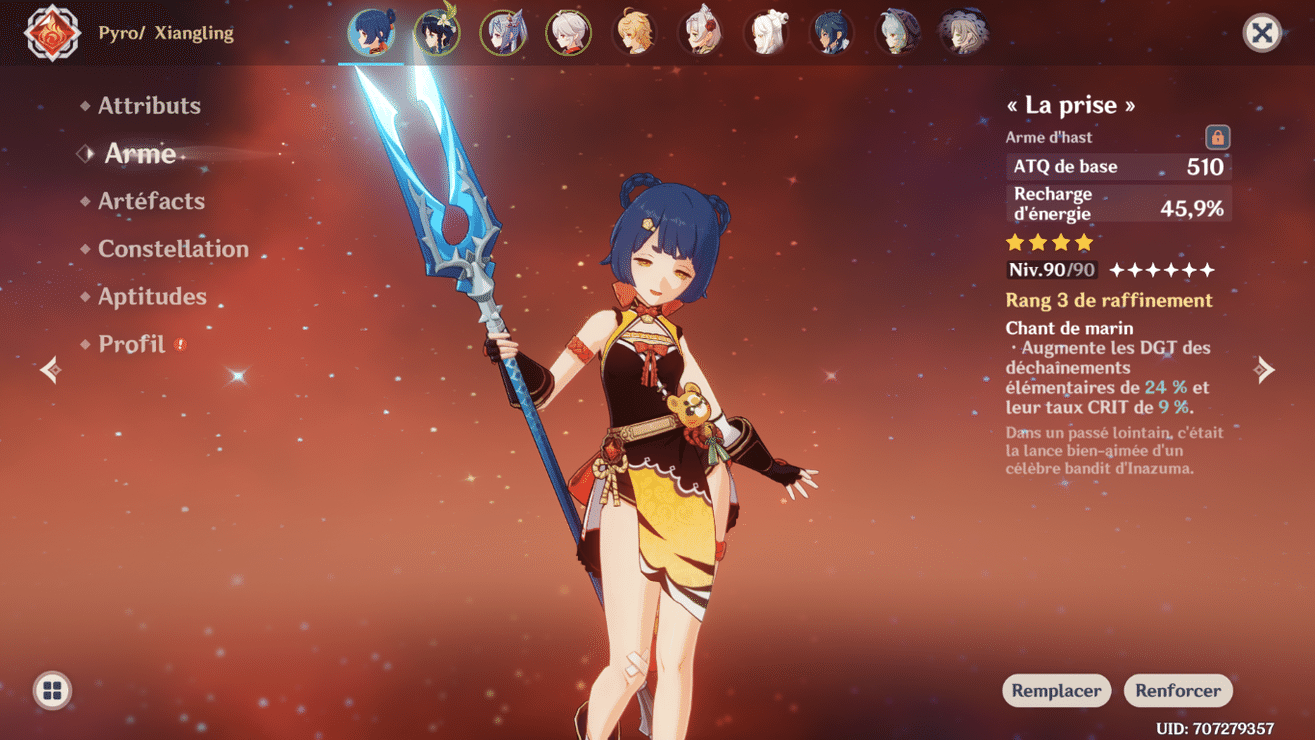This screenshot has height=740, width=1315.
Task: Open the Constellation section
Action: click(173, 248)
